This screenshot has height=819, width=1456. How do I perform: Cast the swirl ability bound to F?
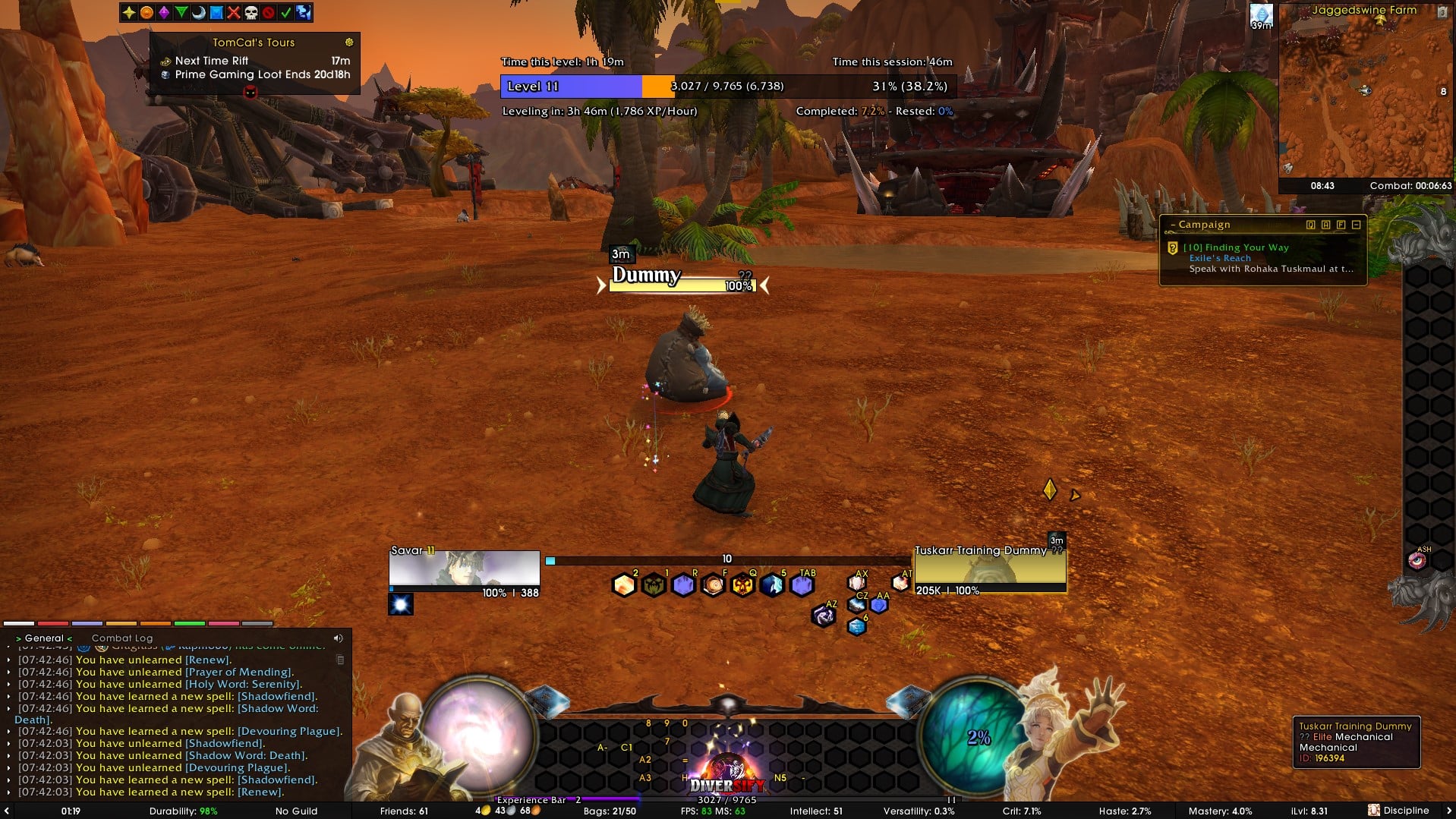713,585
